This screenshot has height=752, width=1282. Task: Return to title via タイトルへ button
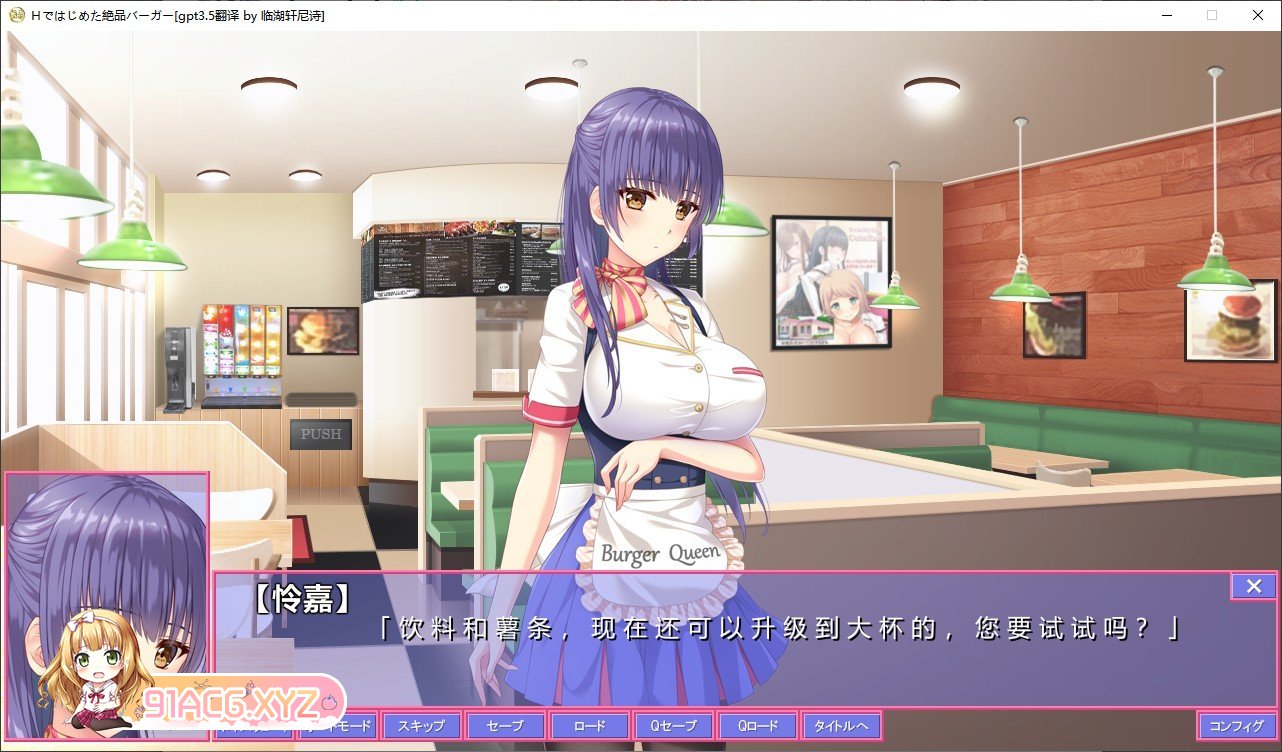tap(841, 726)
